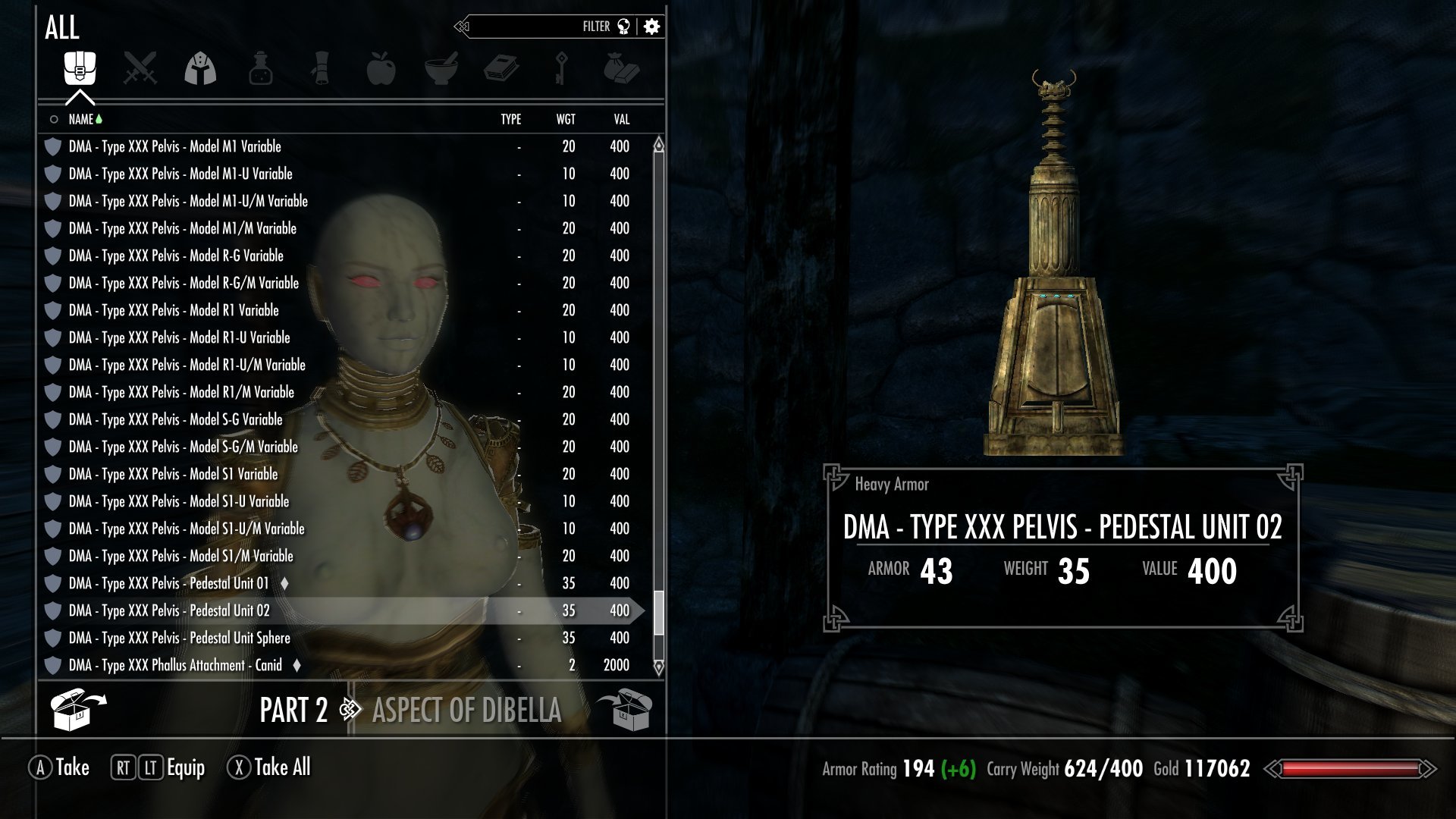
Task: Open the armor helmet category tab
Action: click(200, 69)
